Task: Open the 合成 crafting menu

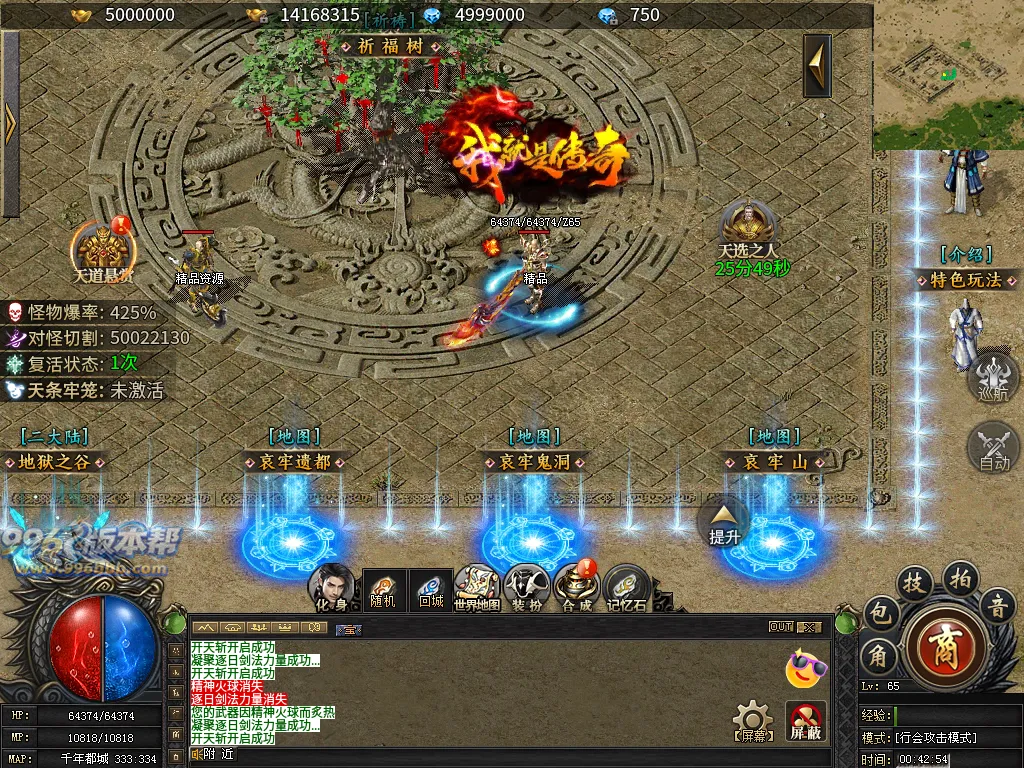Action: (x=576, y=586)
